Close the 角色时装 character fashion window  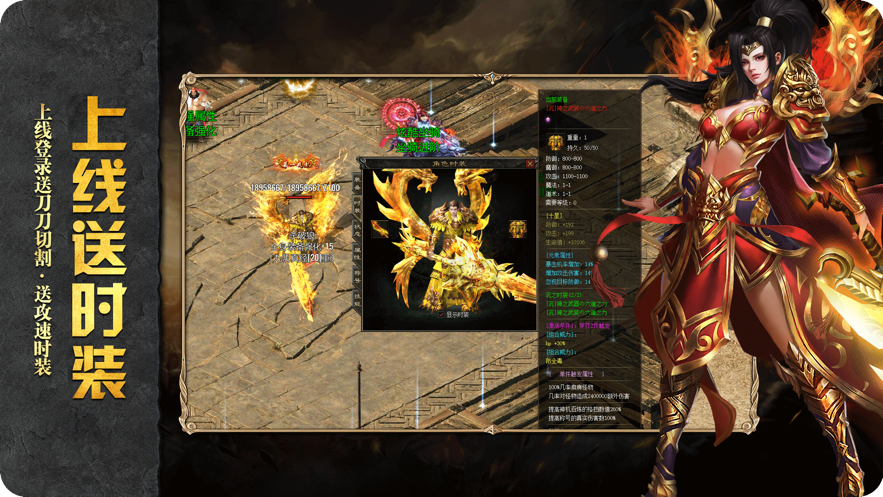[530, 163]
